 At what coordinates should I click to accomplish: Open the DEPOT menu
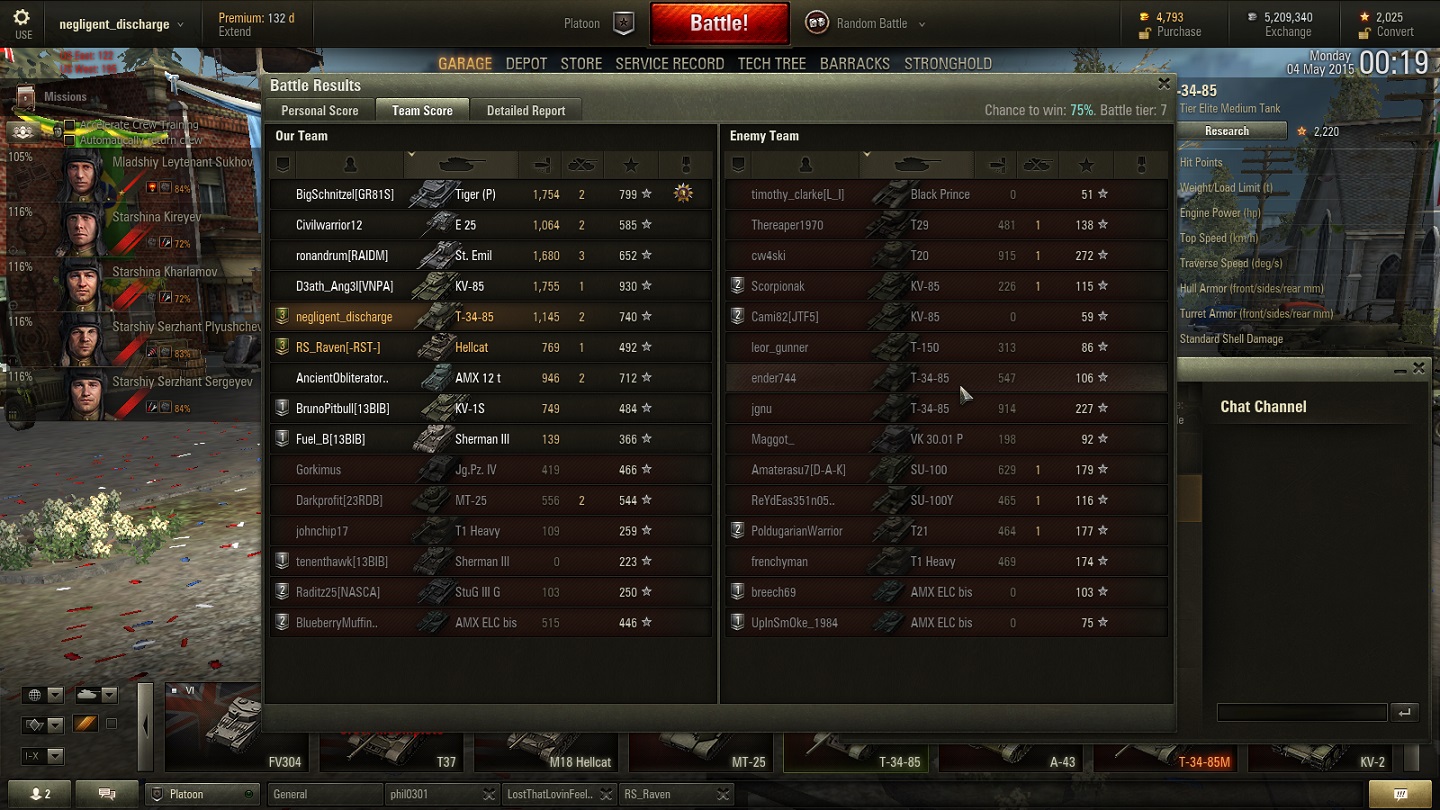[x=526, y=63]
